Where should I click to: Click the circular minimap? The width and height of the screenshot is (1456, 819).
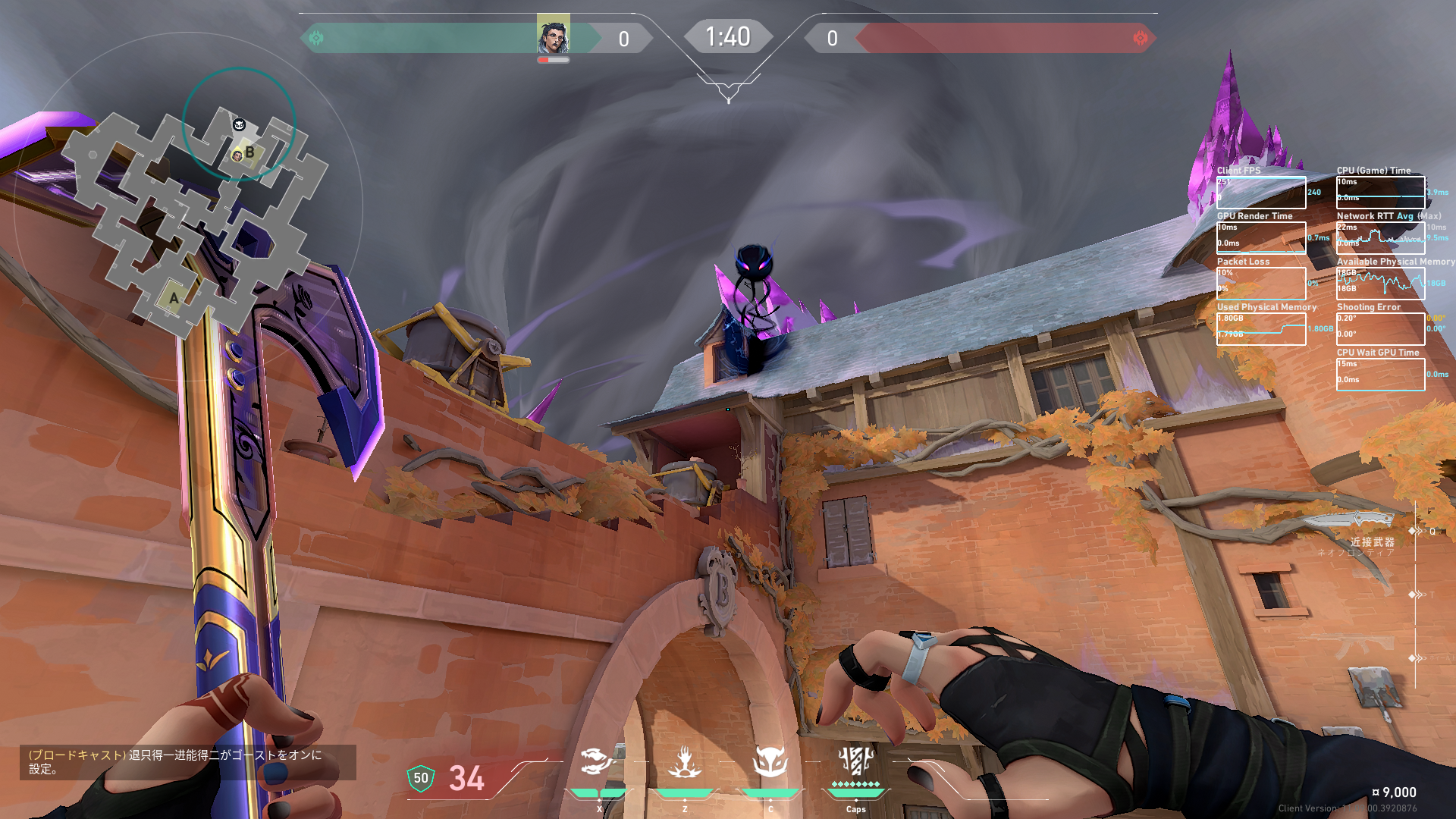coord(188,206)
